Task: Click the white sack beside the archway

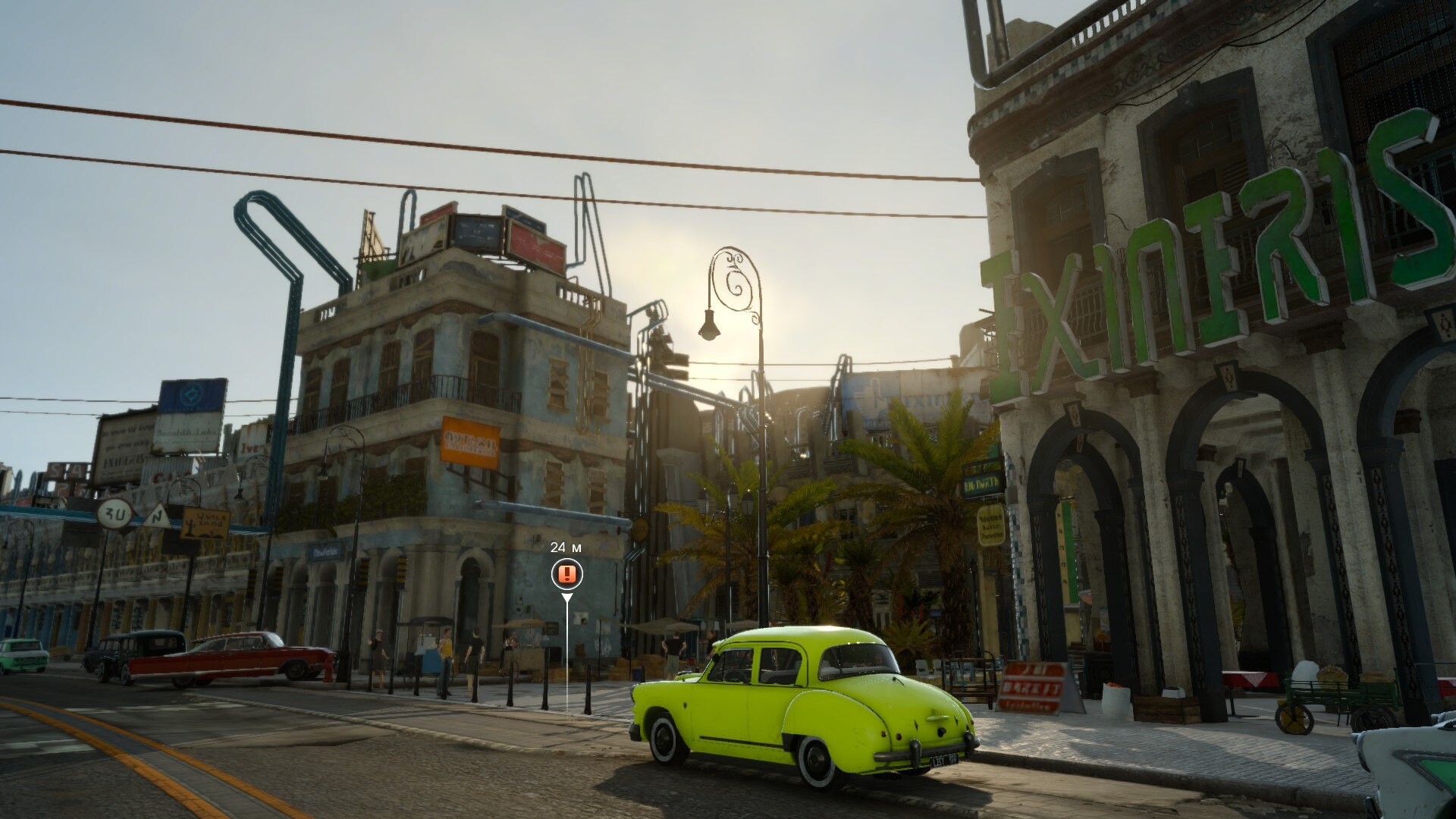Action: click(1117, 701)
